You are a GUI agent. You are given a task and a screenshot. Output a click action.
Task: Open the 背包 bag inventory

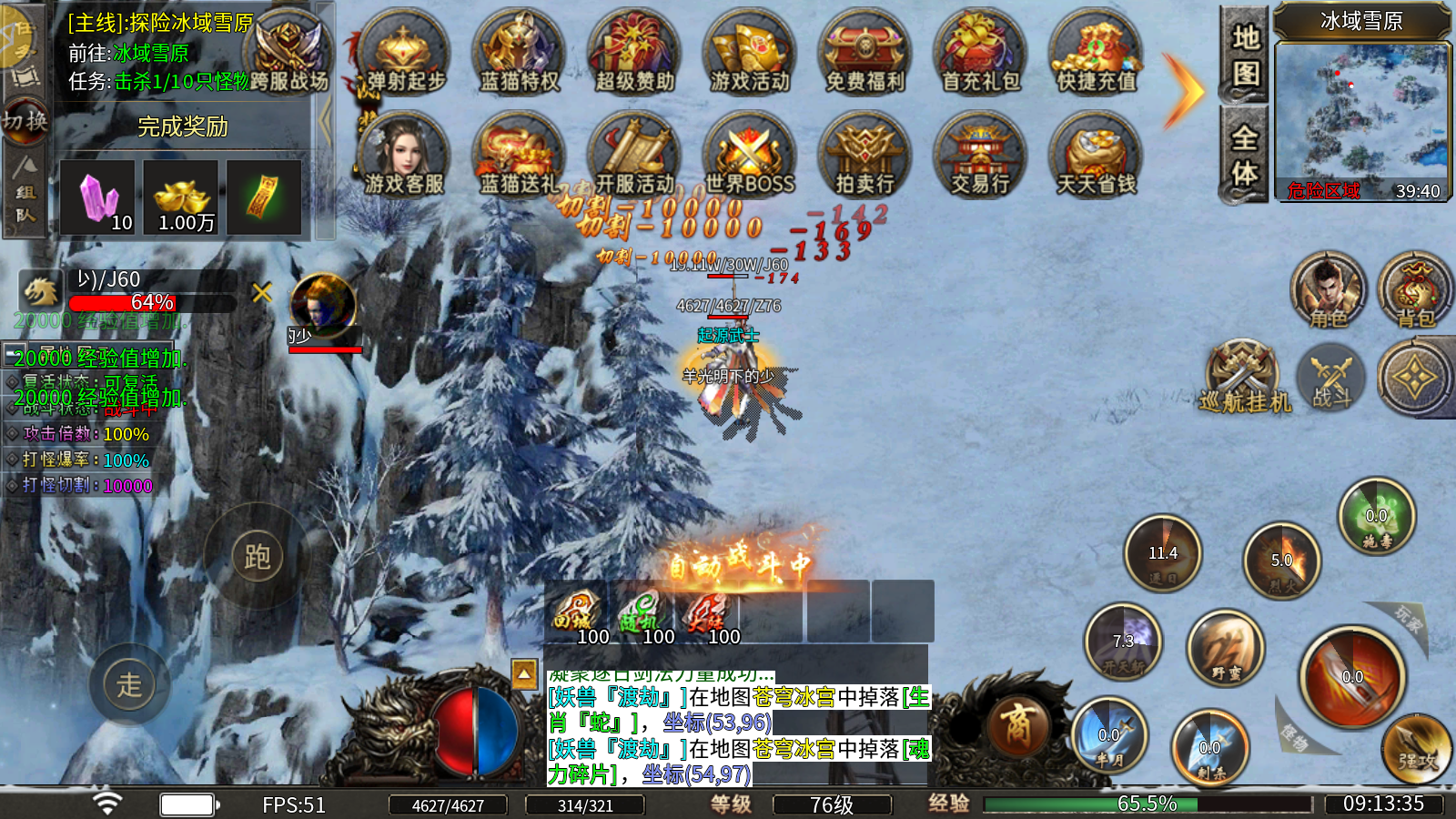(1415, 291)
